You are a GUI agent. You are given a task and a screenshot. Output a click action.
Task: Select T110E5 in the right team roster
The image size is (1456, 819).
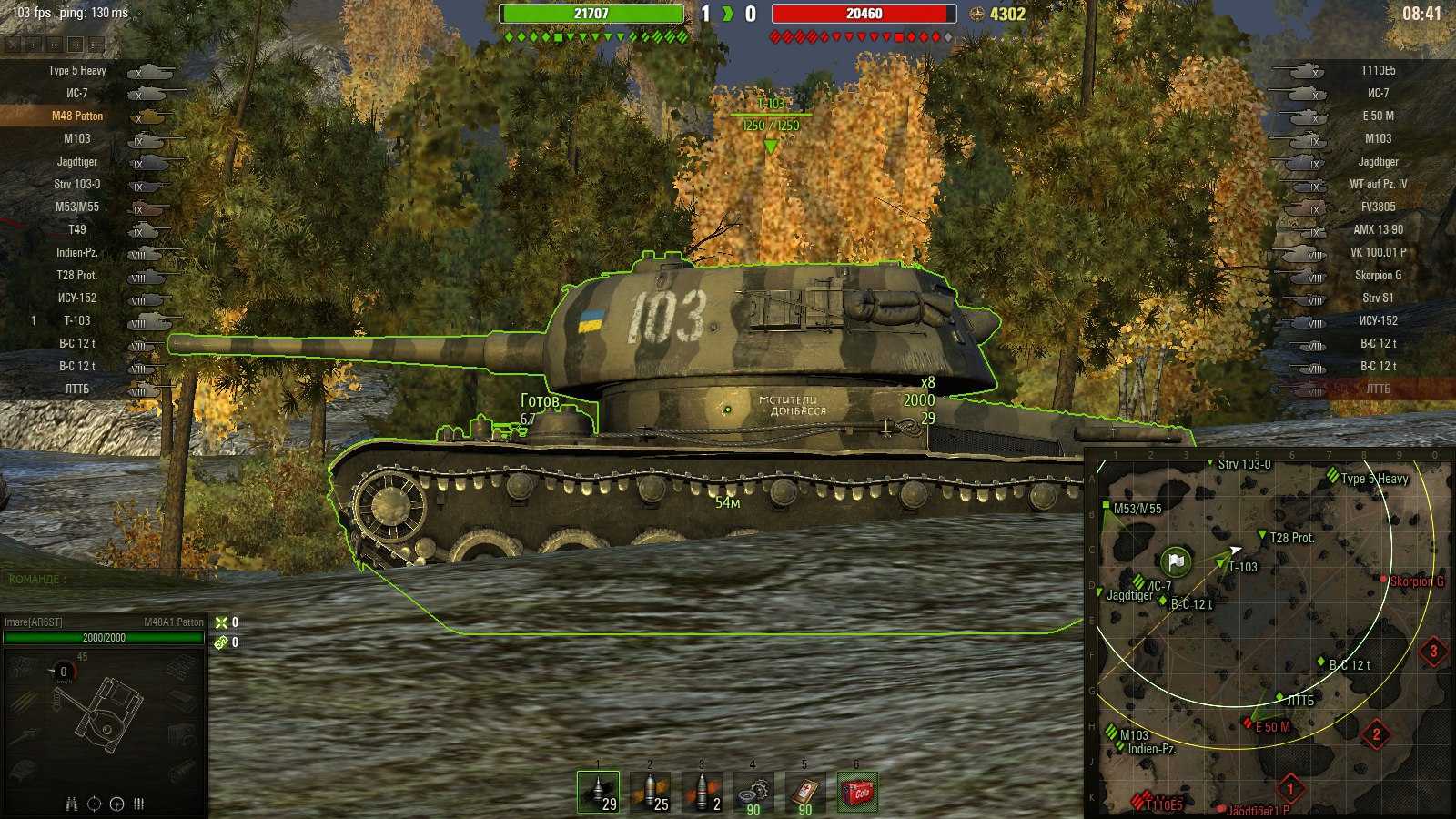(1380, 70)
